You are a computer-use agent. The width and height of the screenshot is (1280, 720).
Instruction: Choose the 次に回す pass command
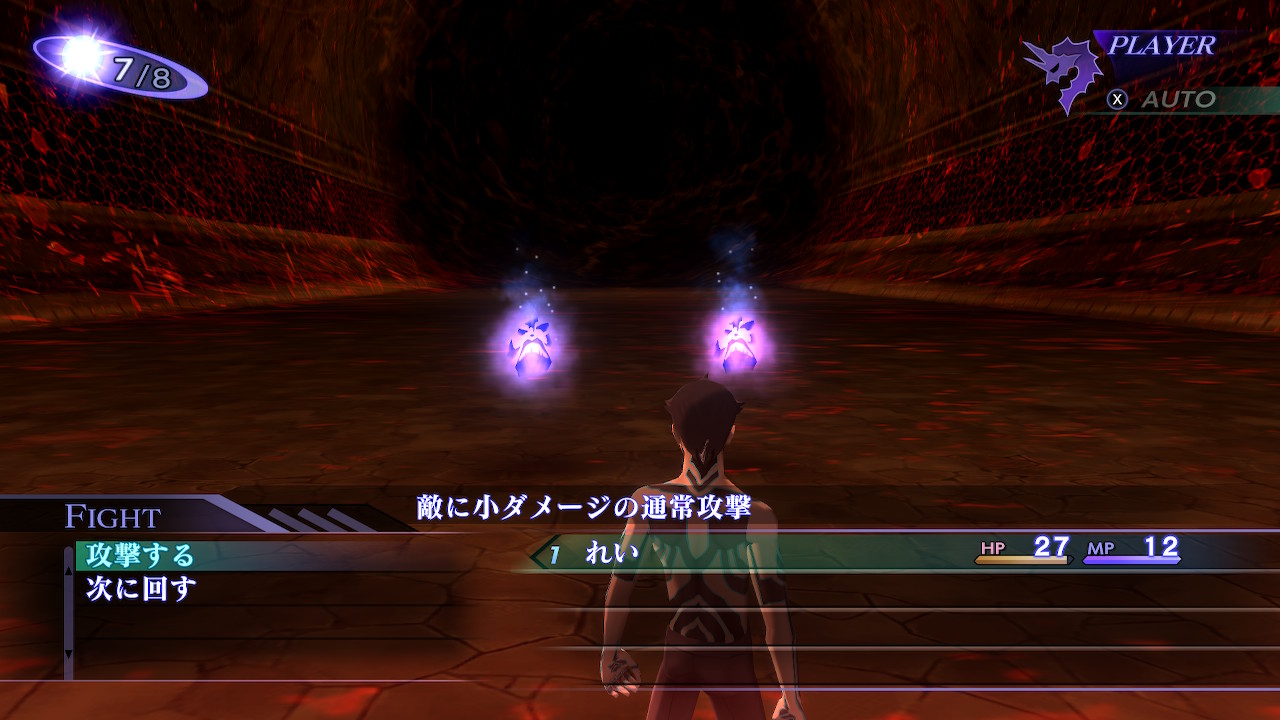pyautogui.click(x=141, y=589)
